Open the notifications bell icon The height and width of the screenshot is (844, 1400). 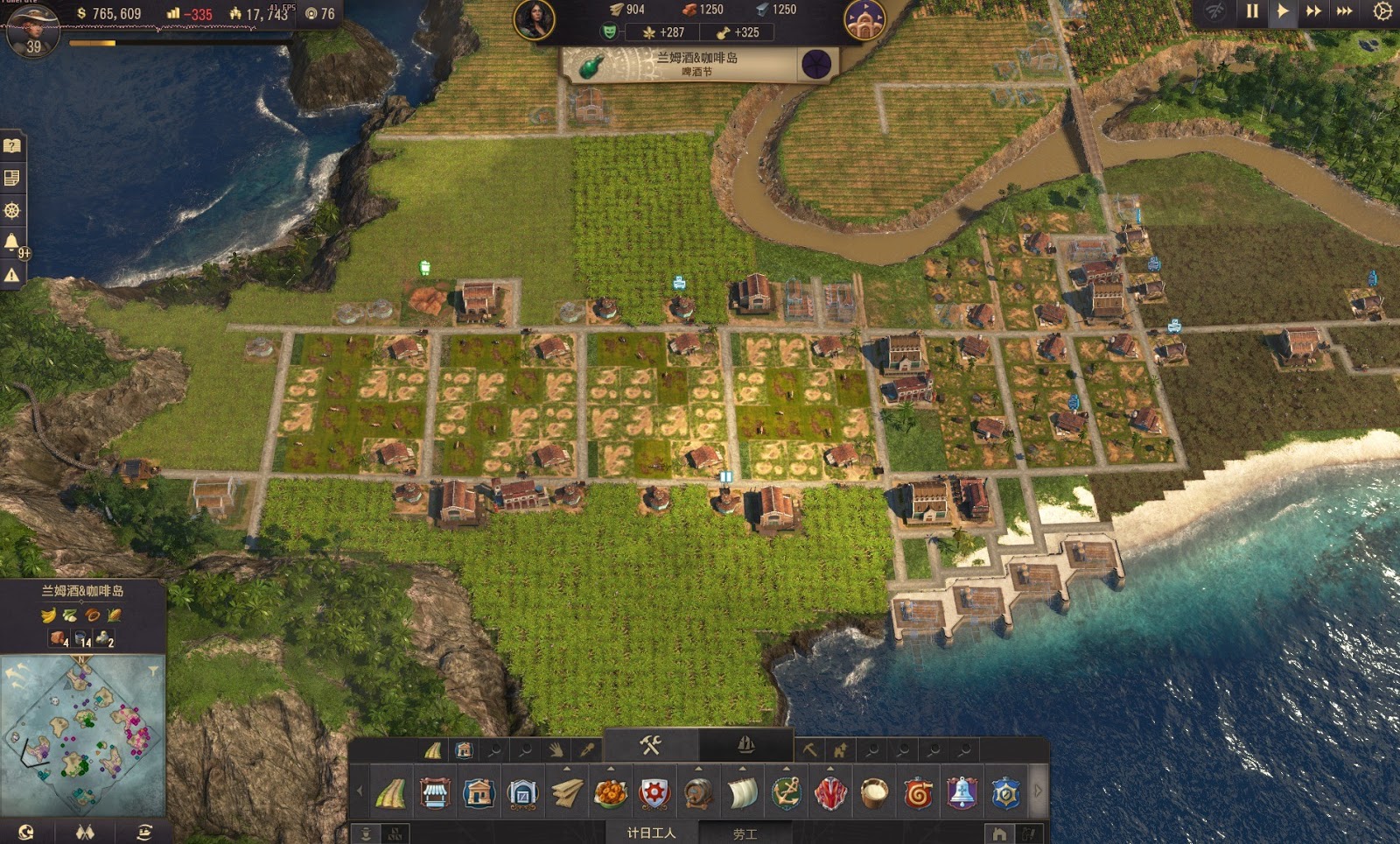click(12, 243)
